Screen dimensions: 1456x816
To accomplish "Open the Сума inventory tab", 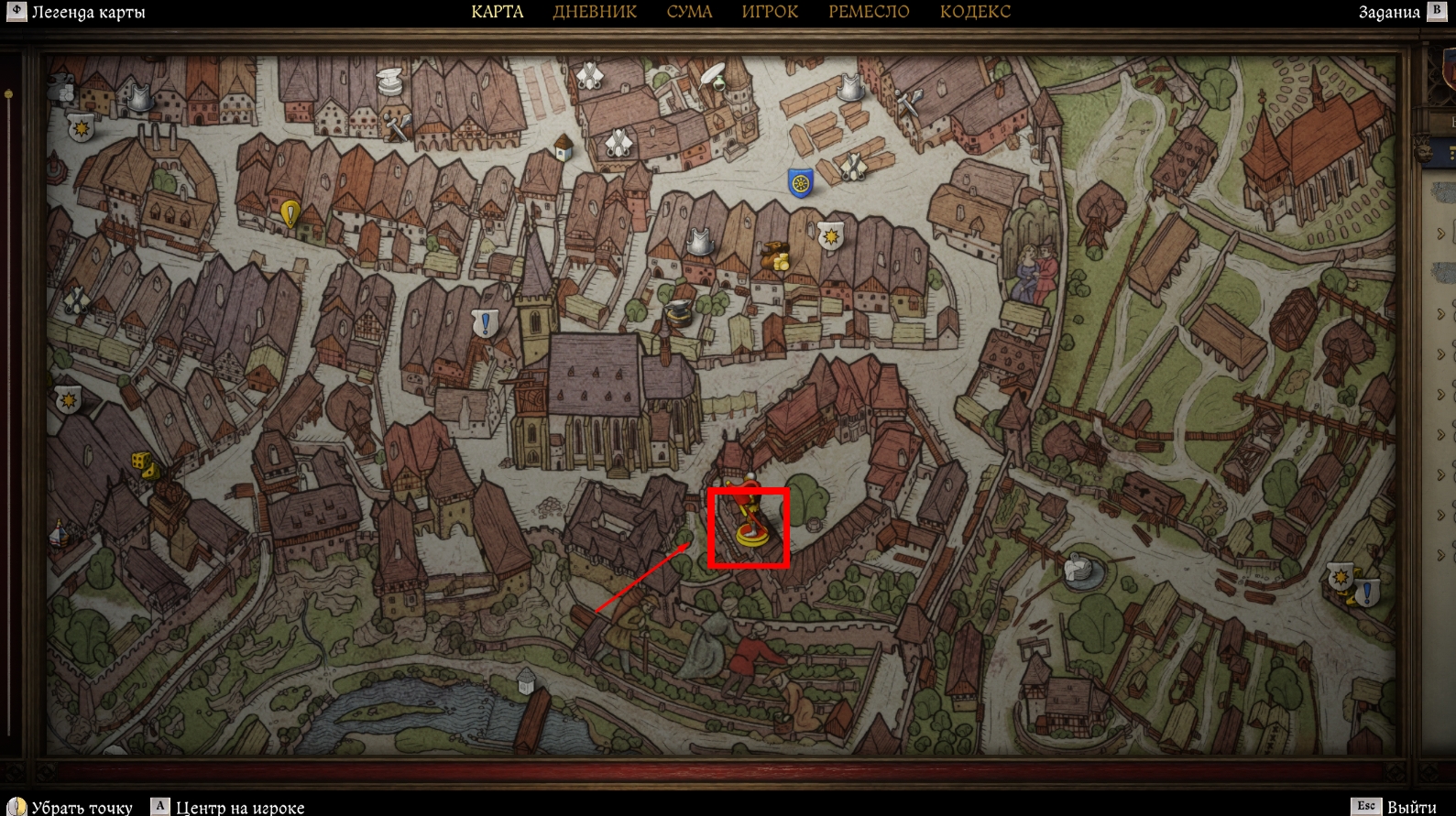I will click(689, 12).
